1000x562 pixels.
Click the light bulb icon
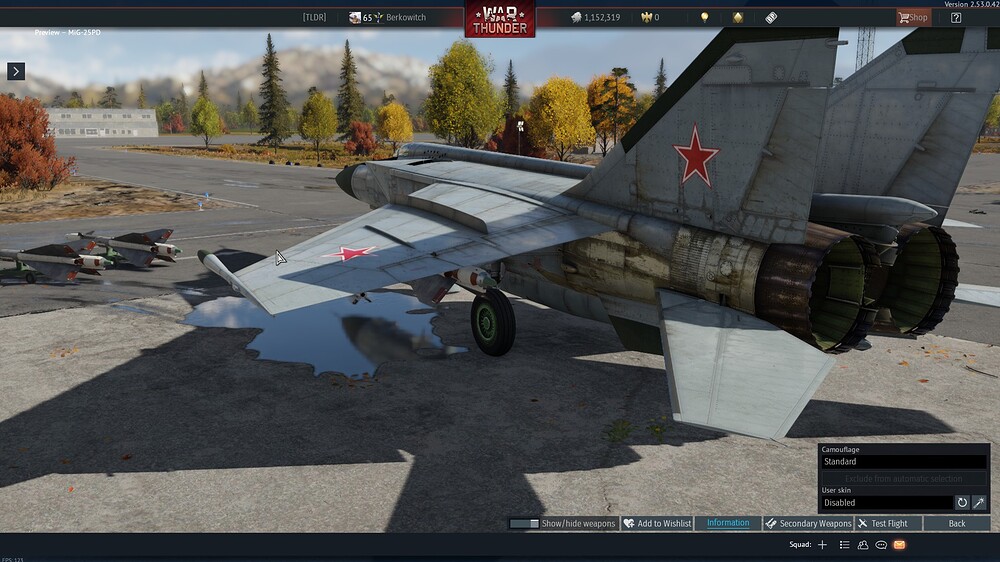tap(704, 17)
